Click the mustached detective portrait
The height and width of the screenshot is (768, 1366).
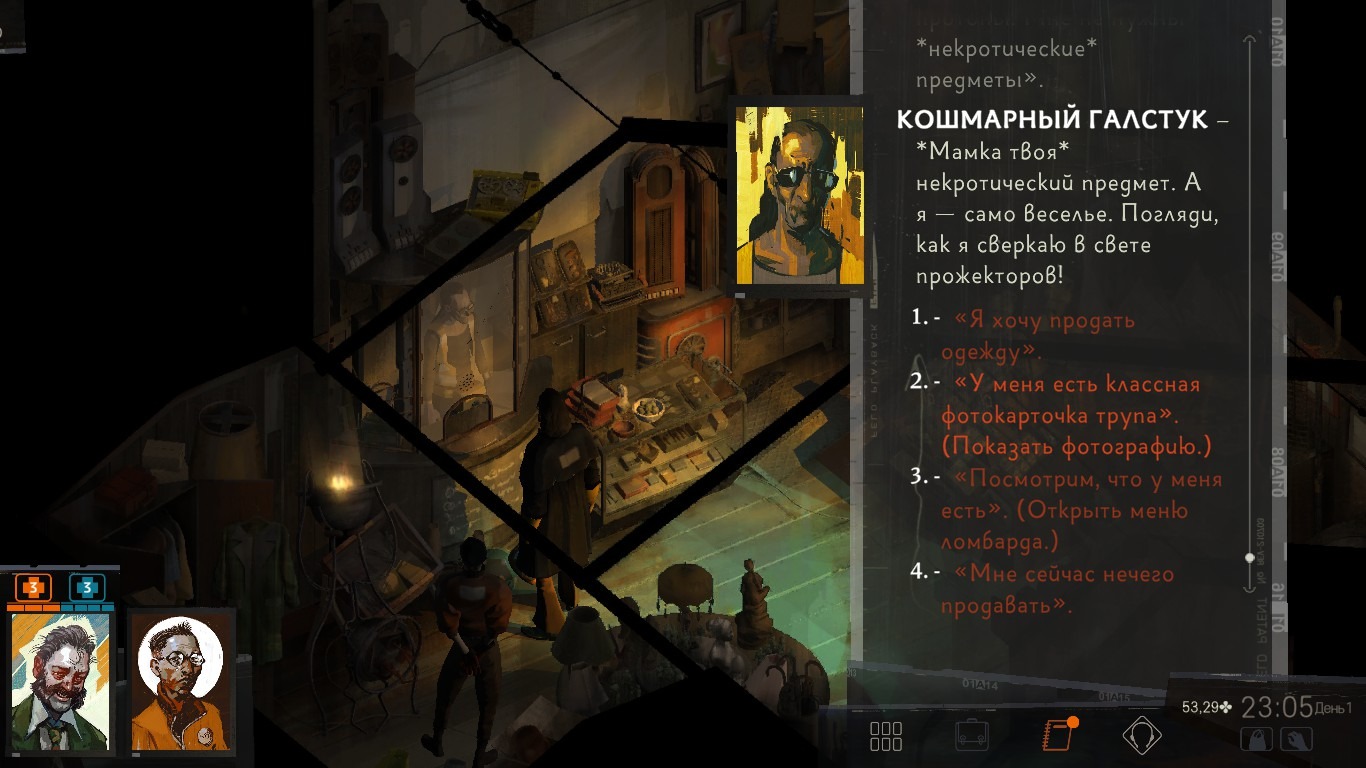[x=62, y=680]
